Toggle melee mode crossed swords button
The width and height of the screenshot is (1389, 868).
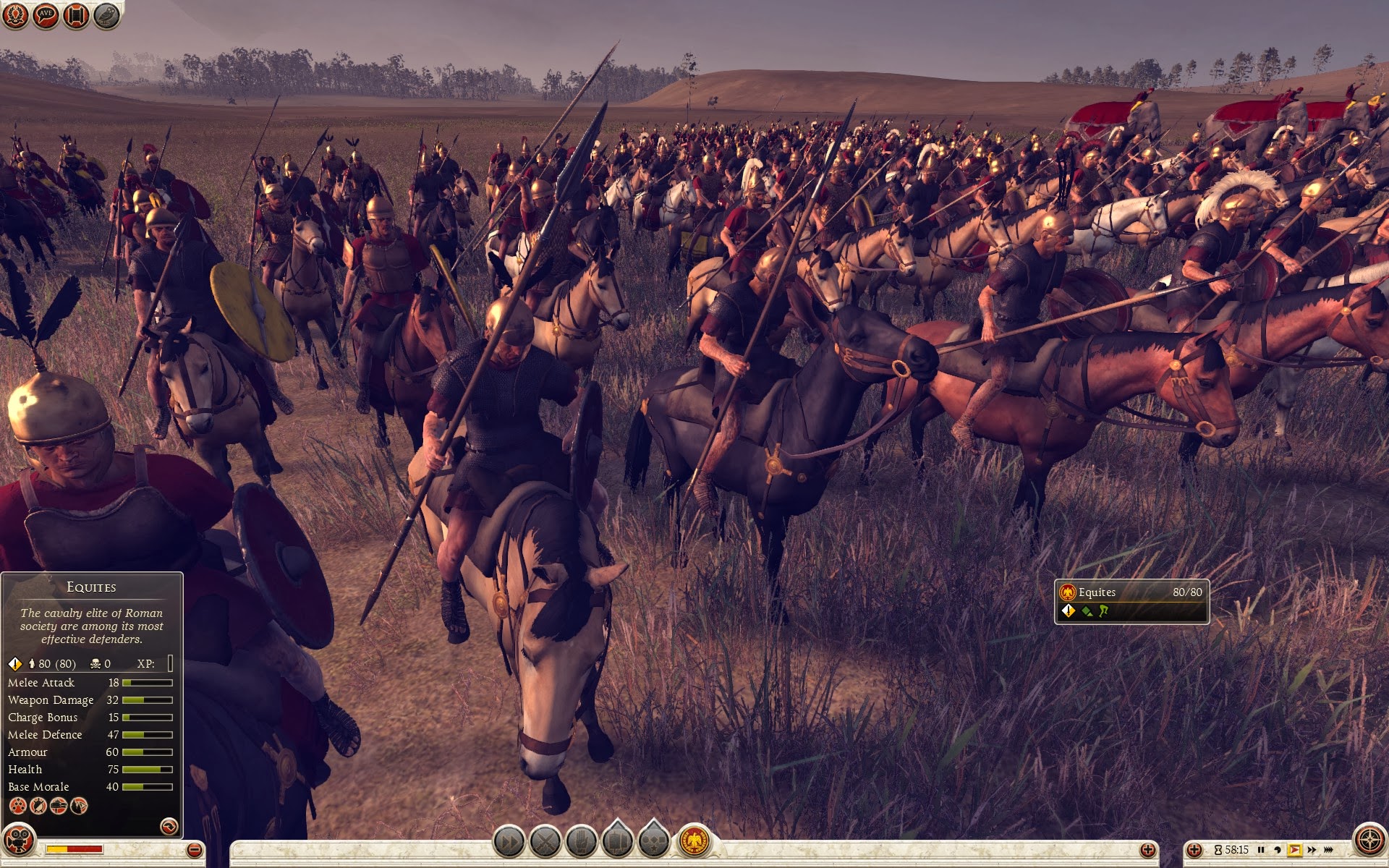[545, 842]
